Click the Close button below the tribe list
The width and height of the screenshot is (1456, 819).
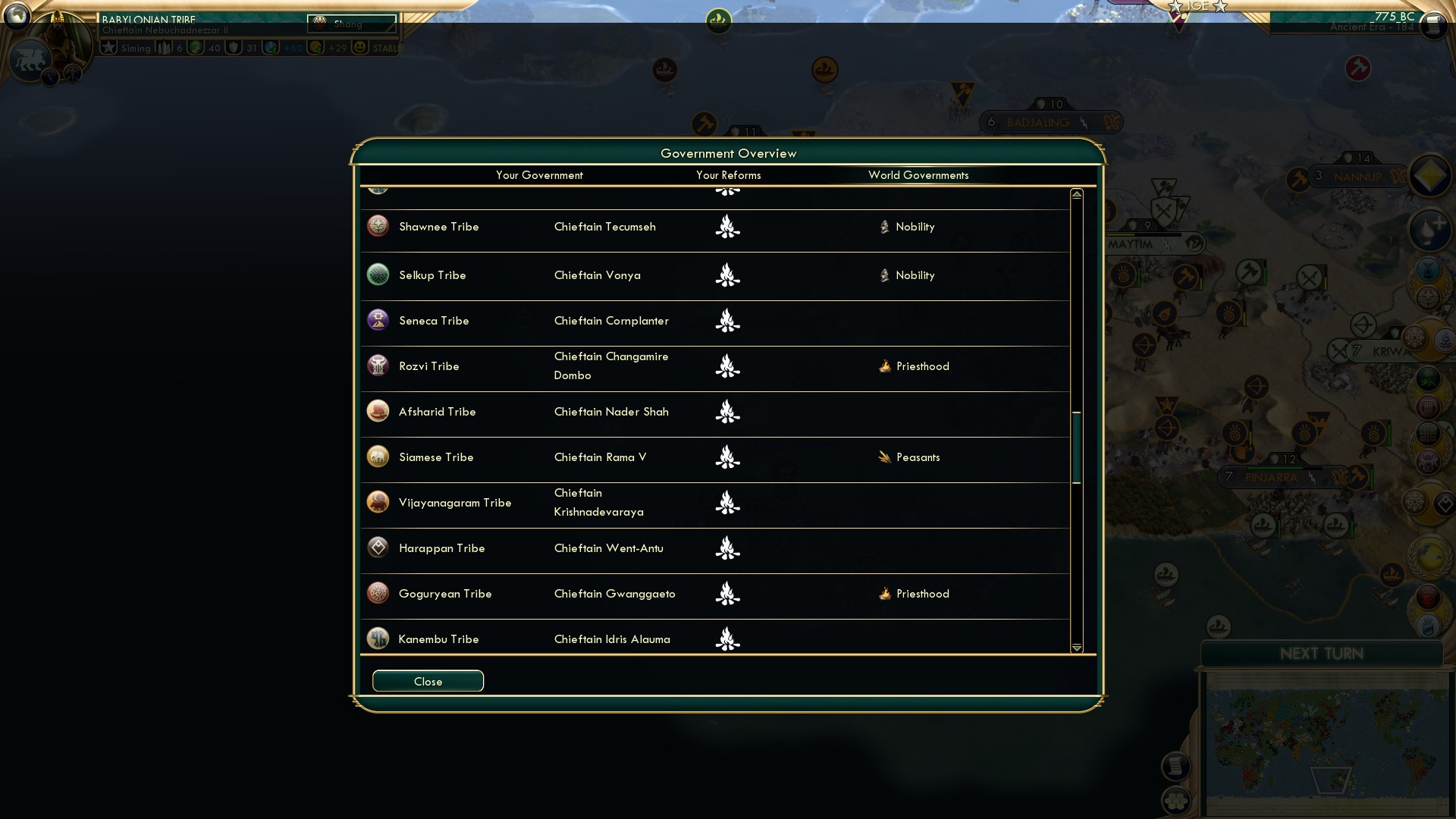[x=427, y=681]
